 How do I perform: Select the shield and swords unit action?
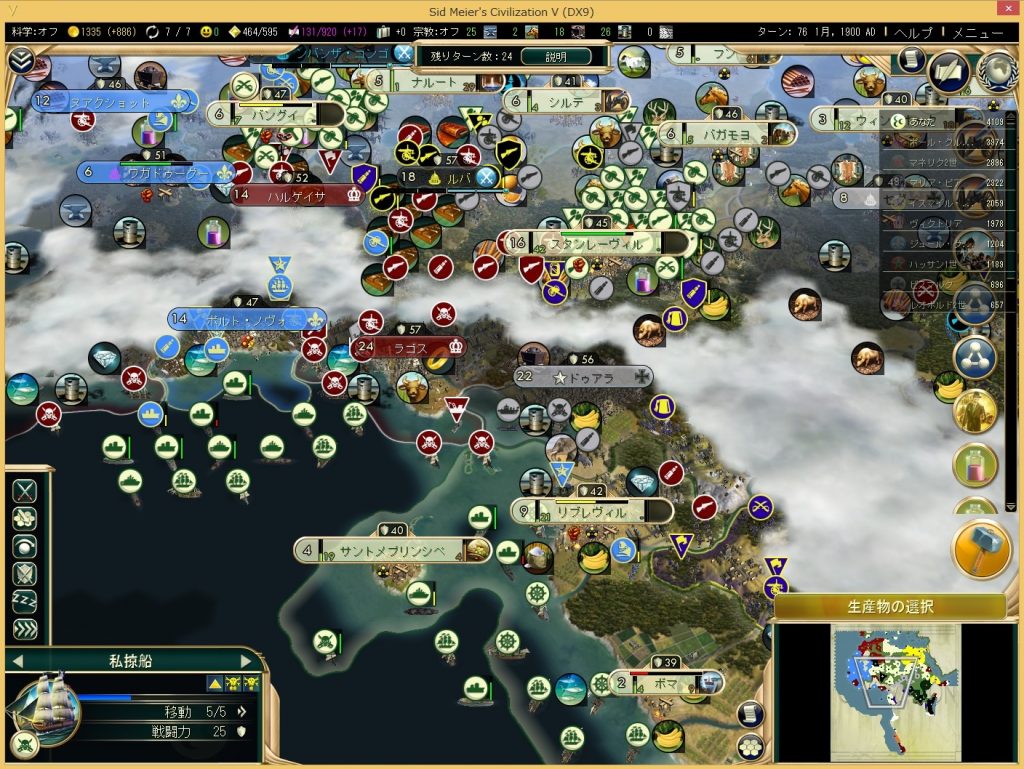(24, 574)
